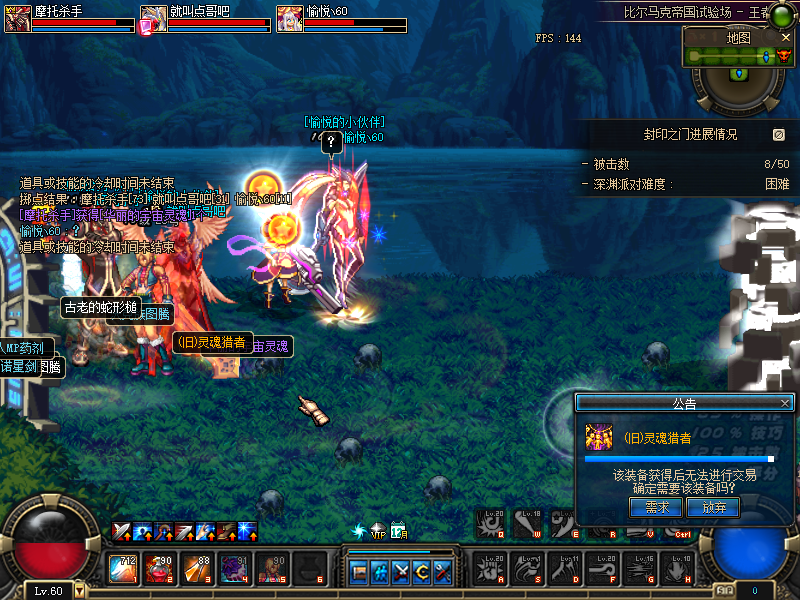Use the consumable in quick slot 1

[123, 569]
